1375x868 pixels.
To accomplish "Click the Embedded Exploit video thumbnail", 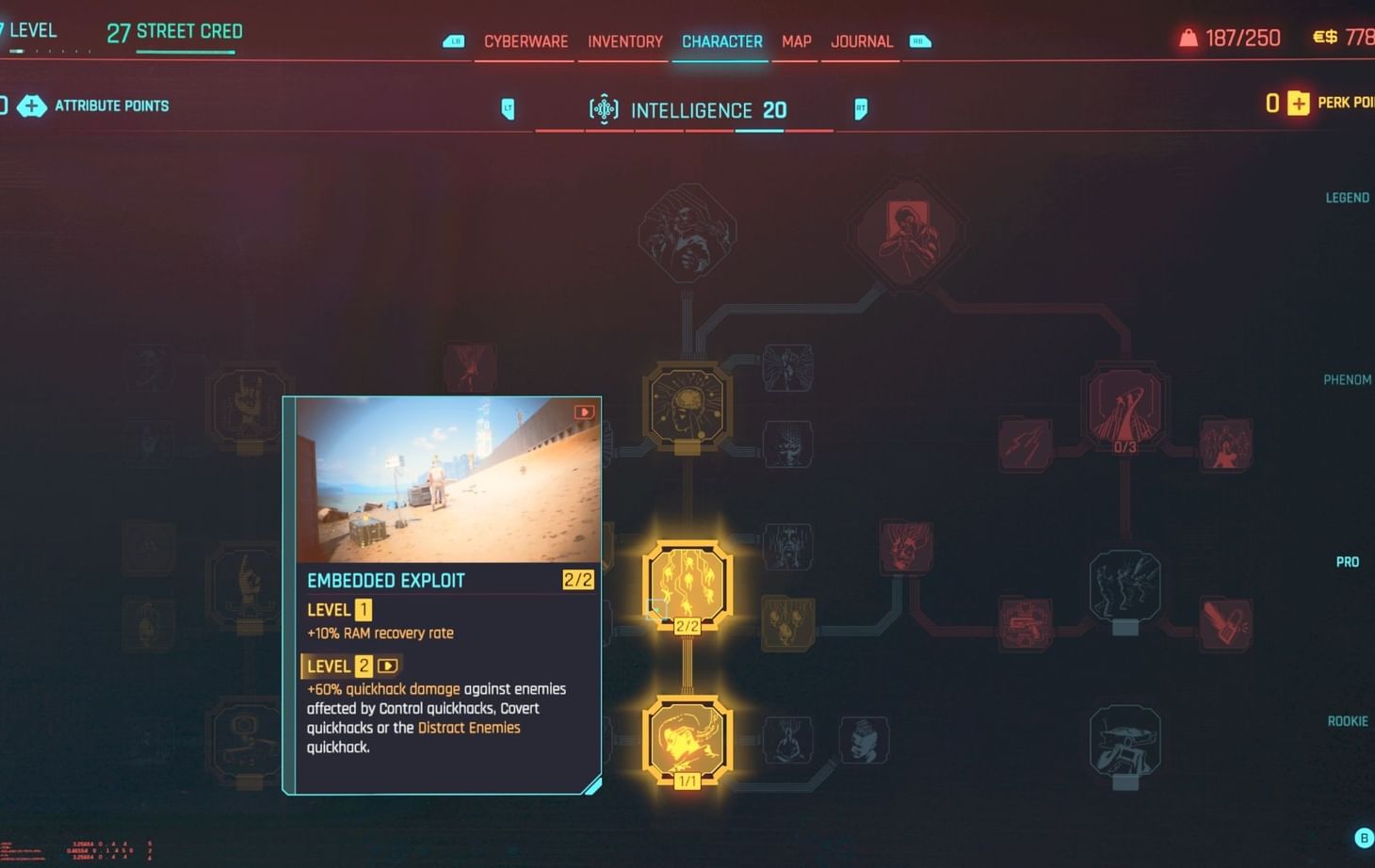I will (x=443, y=481).
